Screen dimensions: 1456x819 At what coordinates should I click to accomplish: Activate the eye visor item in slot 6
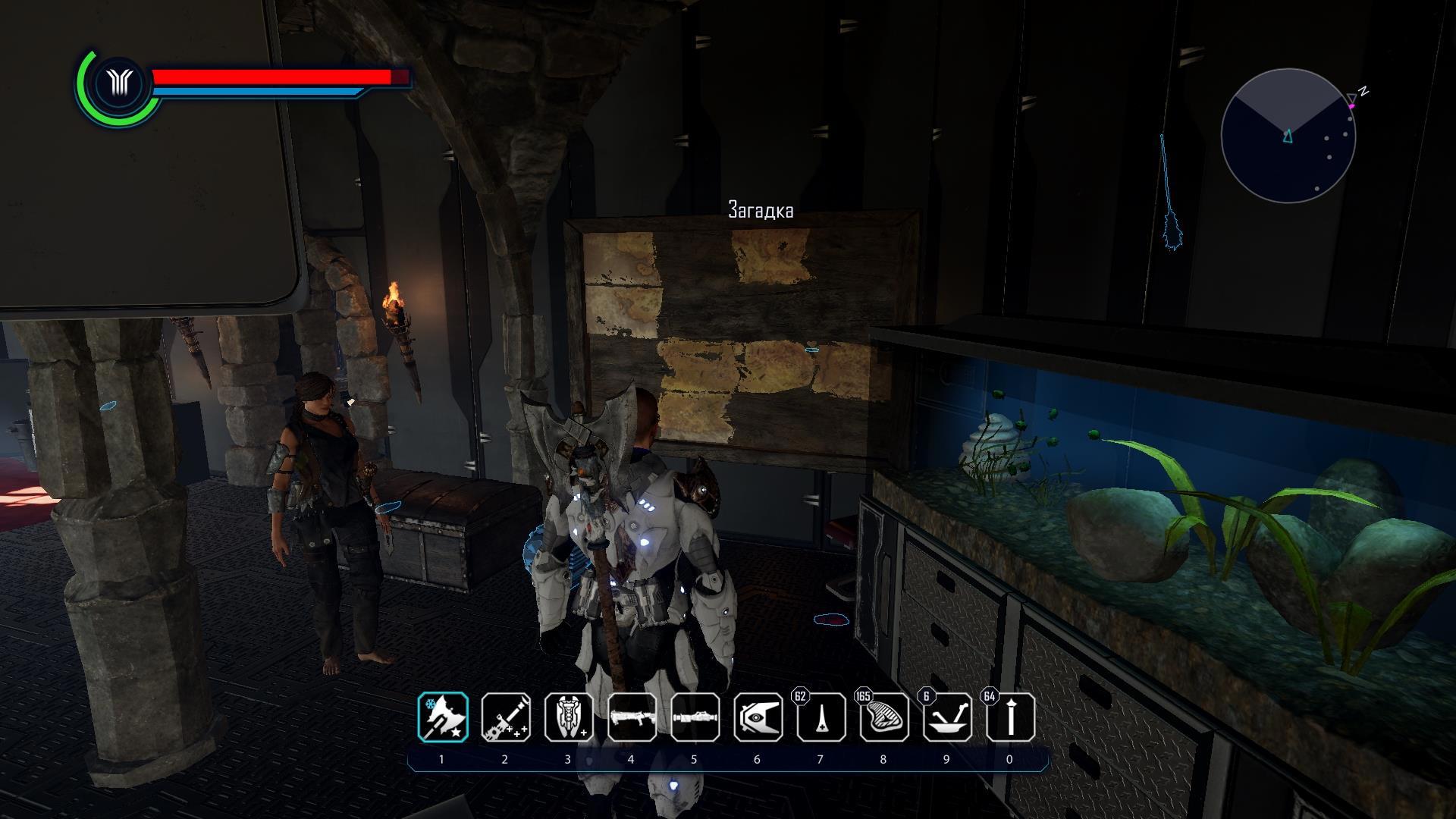point(758,717)
